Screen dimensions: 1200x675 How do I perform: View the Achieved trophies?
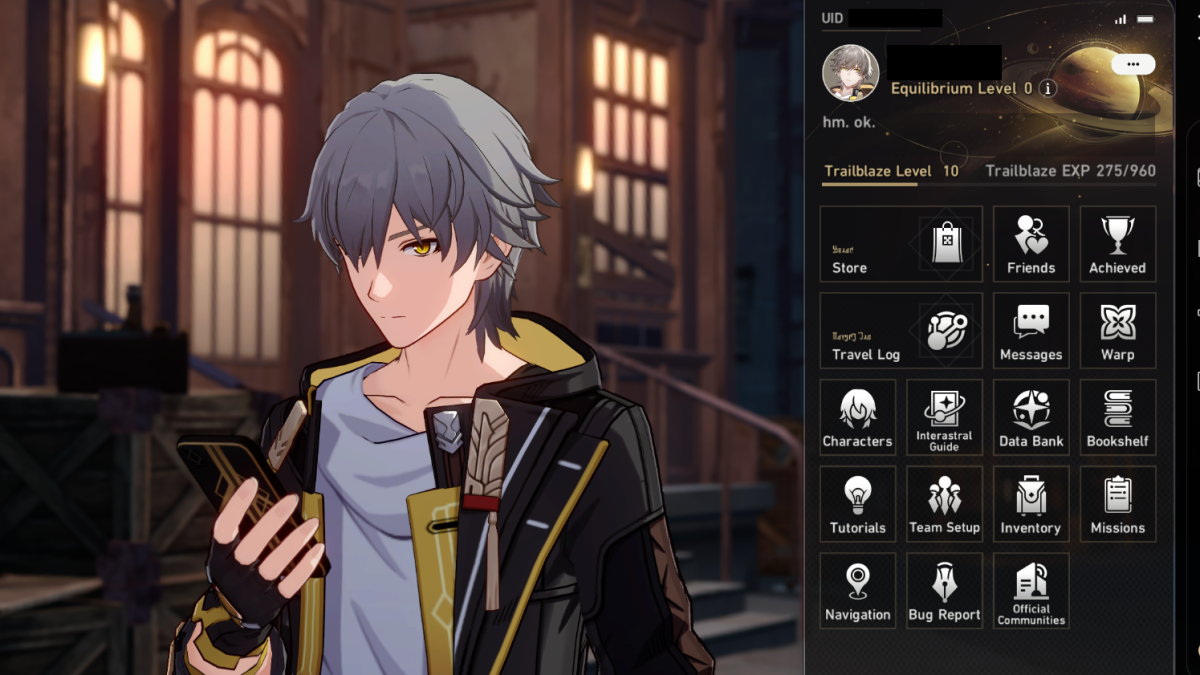1117,244
